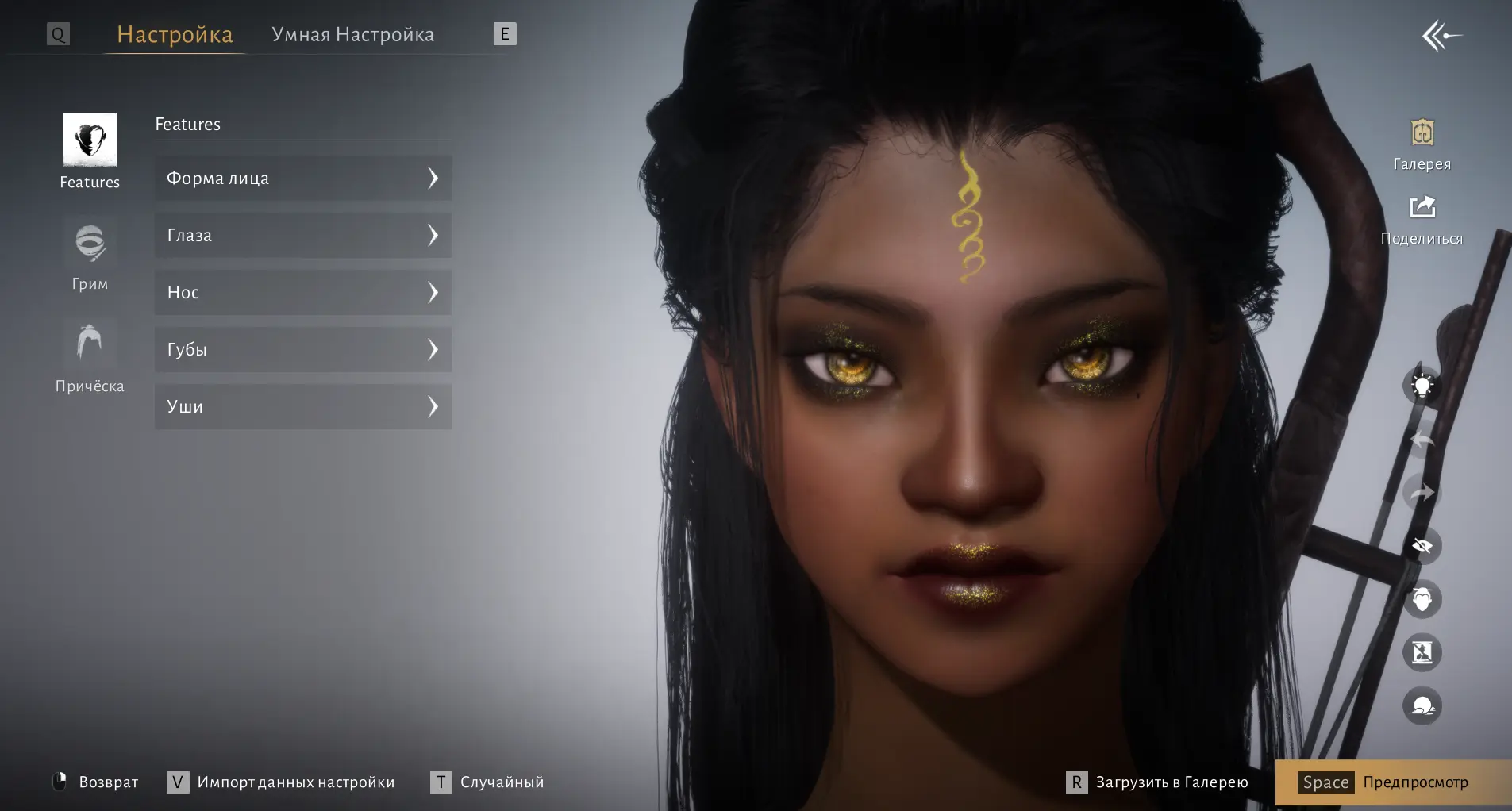Click the Поделиться share icon

click(x=1422, y=219)
